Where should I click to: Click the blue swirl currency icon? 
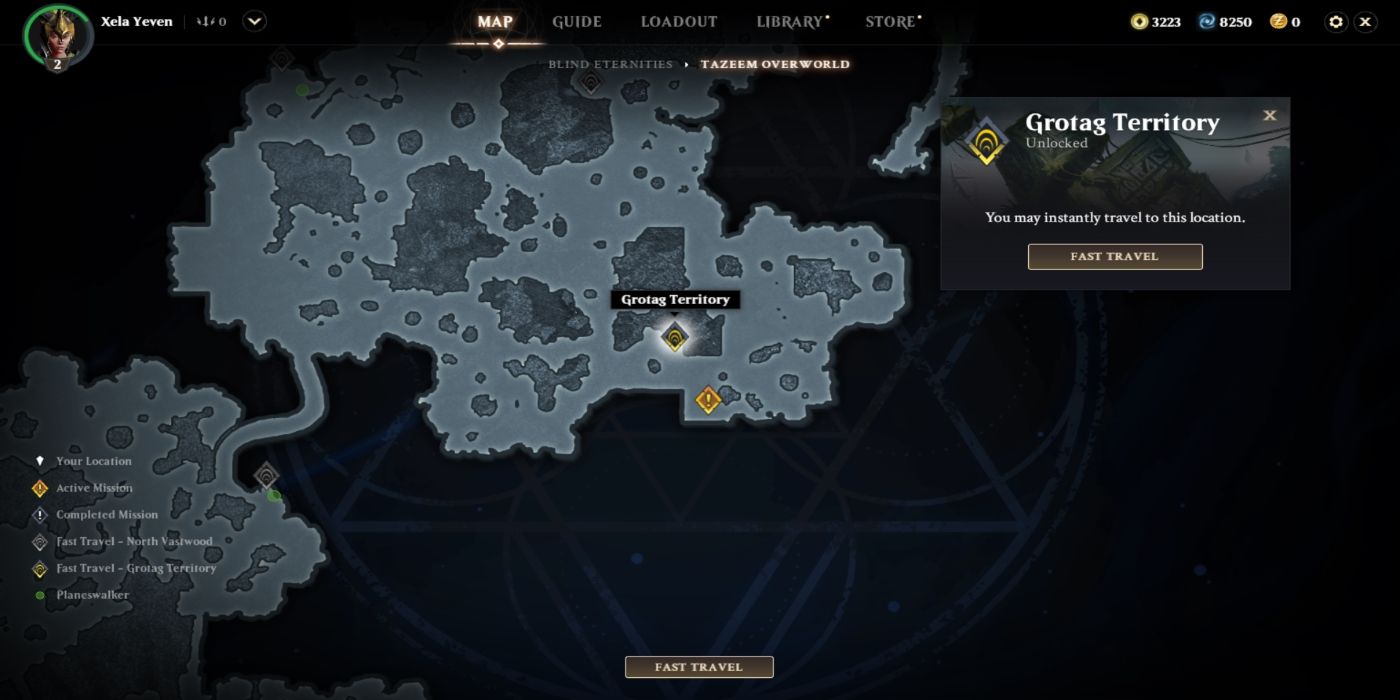pyautogui.click(x=1207, y=22)
